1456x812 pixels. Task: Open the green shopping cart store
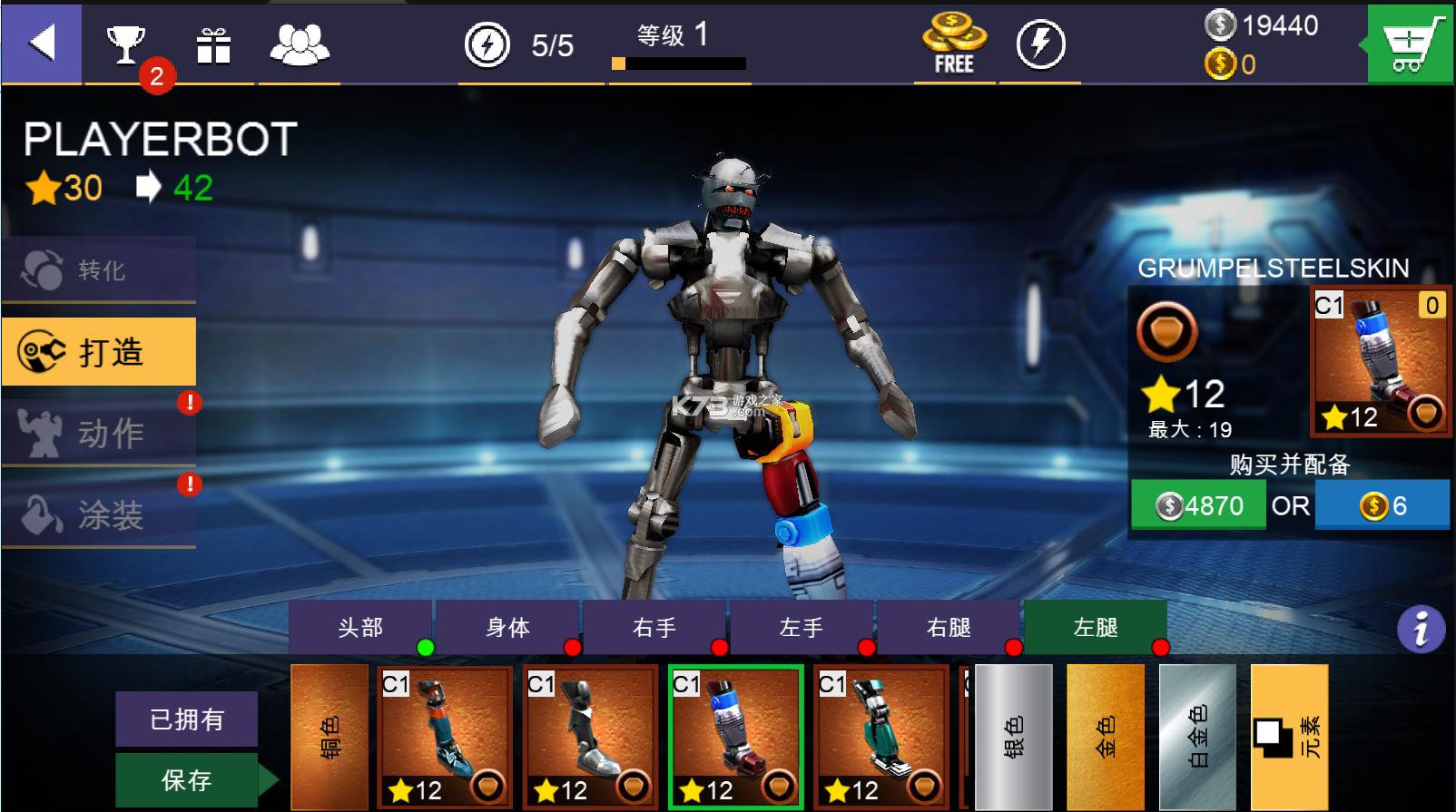[x=1410, y=44]
